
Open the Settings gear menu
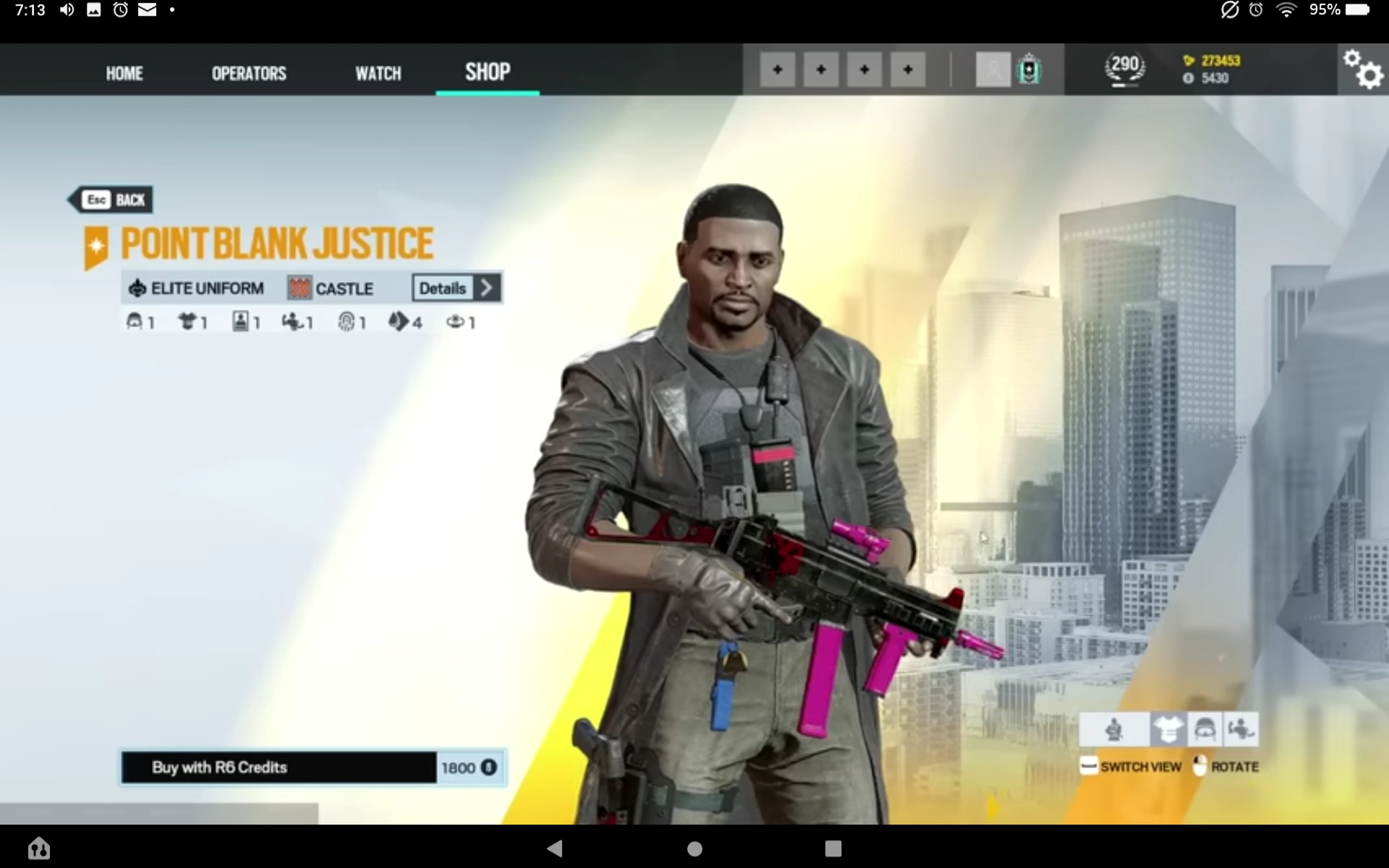[x=1363, y=69]
